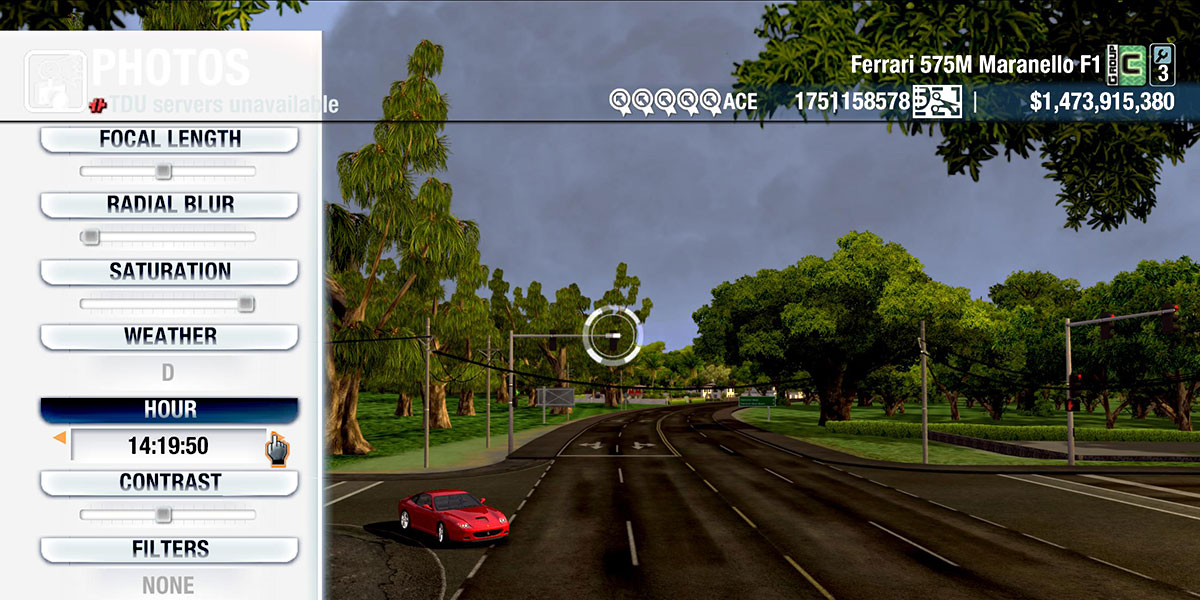Choose the Contrast option
Screen dimensions: 1200x600
169,483
